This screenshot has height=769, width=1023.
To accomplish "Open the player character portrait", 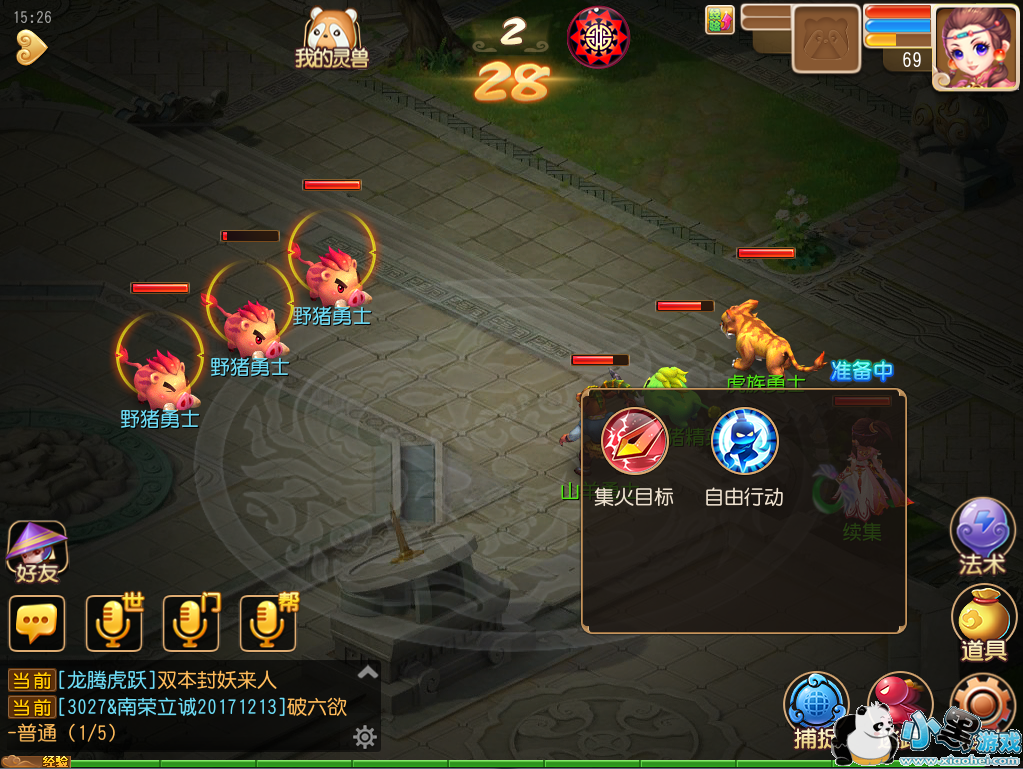I will click(969, 46).
